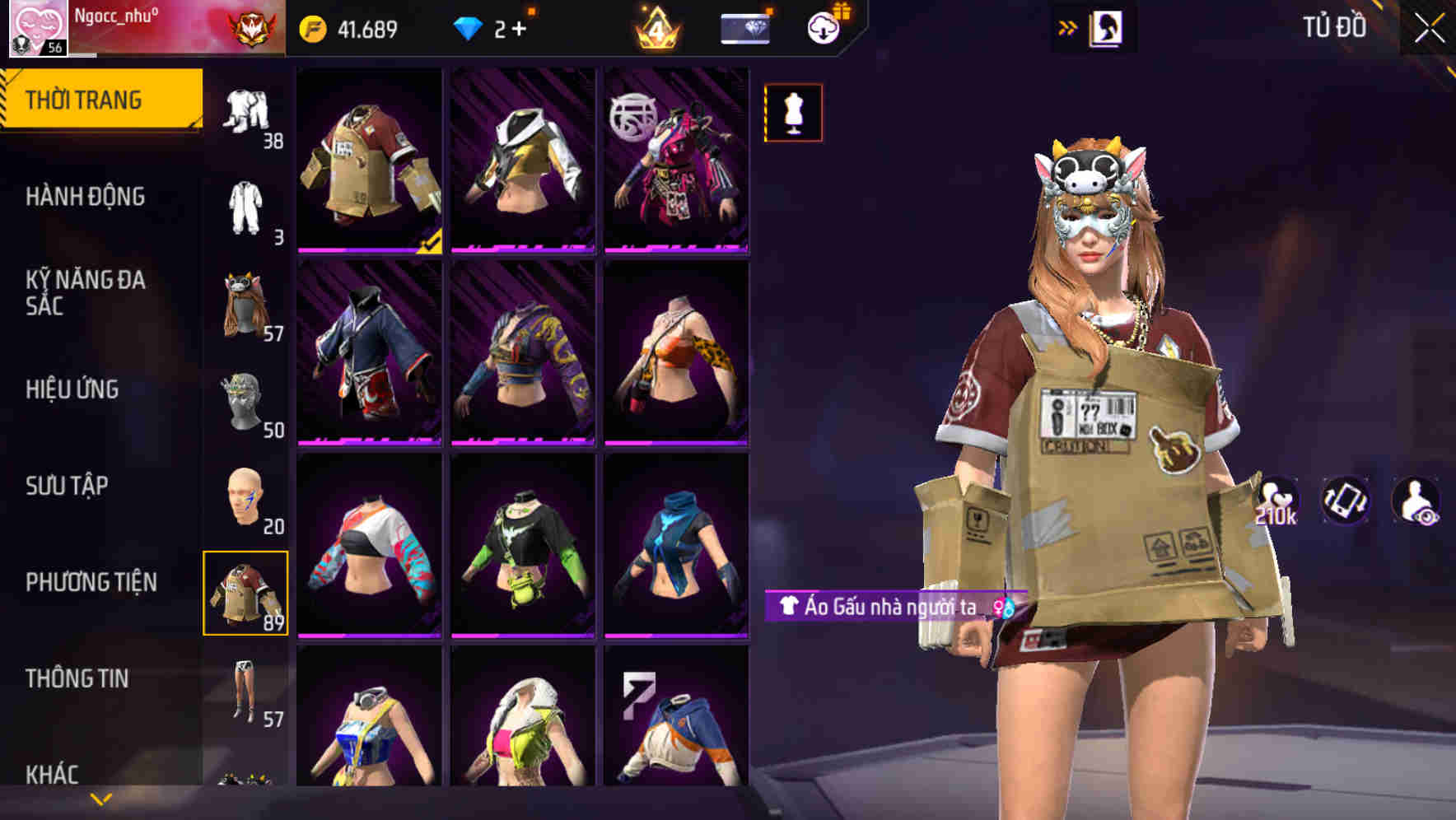Click the double-arrow expander near top right
The width and height of the screenshot is (1456, 820).
[1068, 26]
